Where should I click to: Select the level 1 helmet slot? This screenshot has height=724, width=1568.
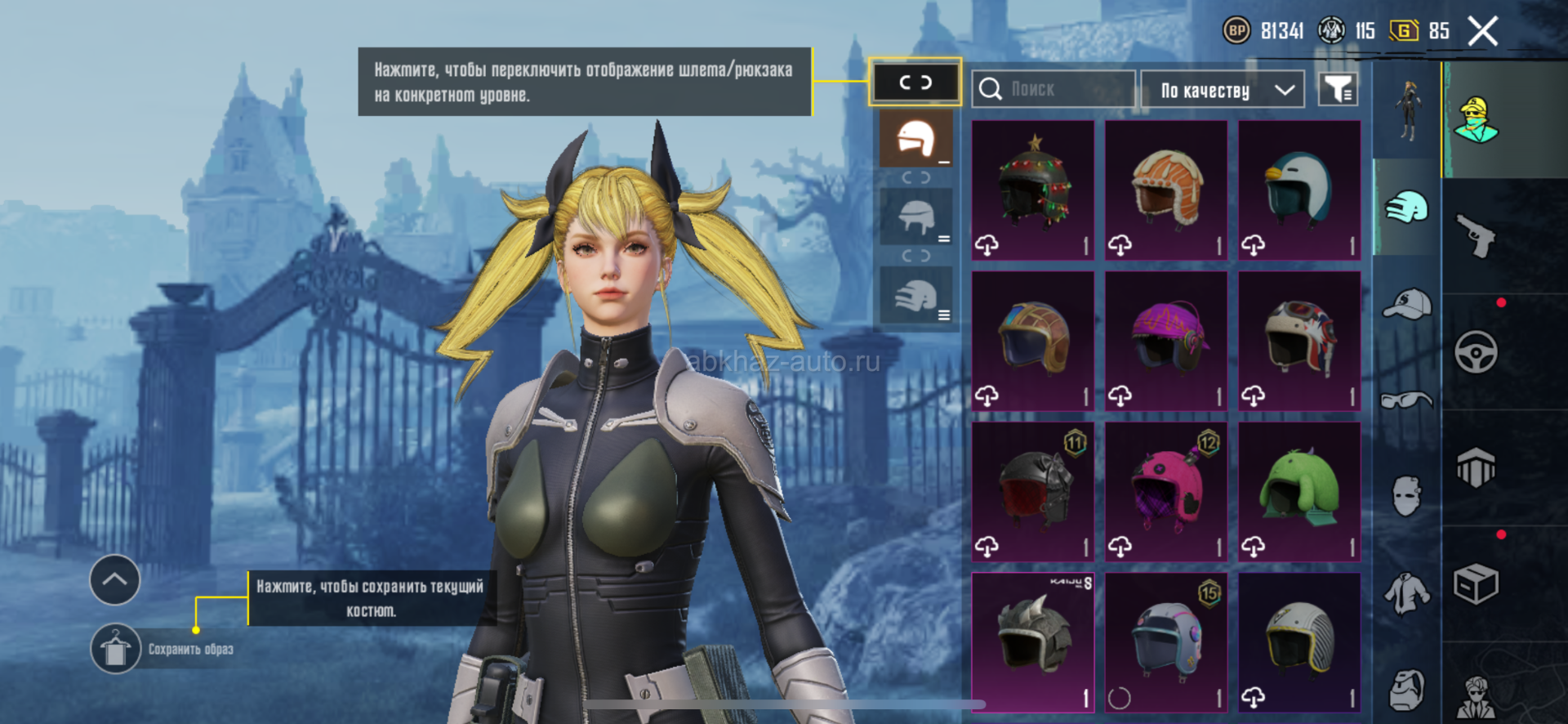(x=916, y=139)
